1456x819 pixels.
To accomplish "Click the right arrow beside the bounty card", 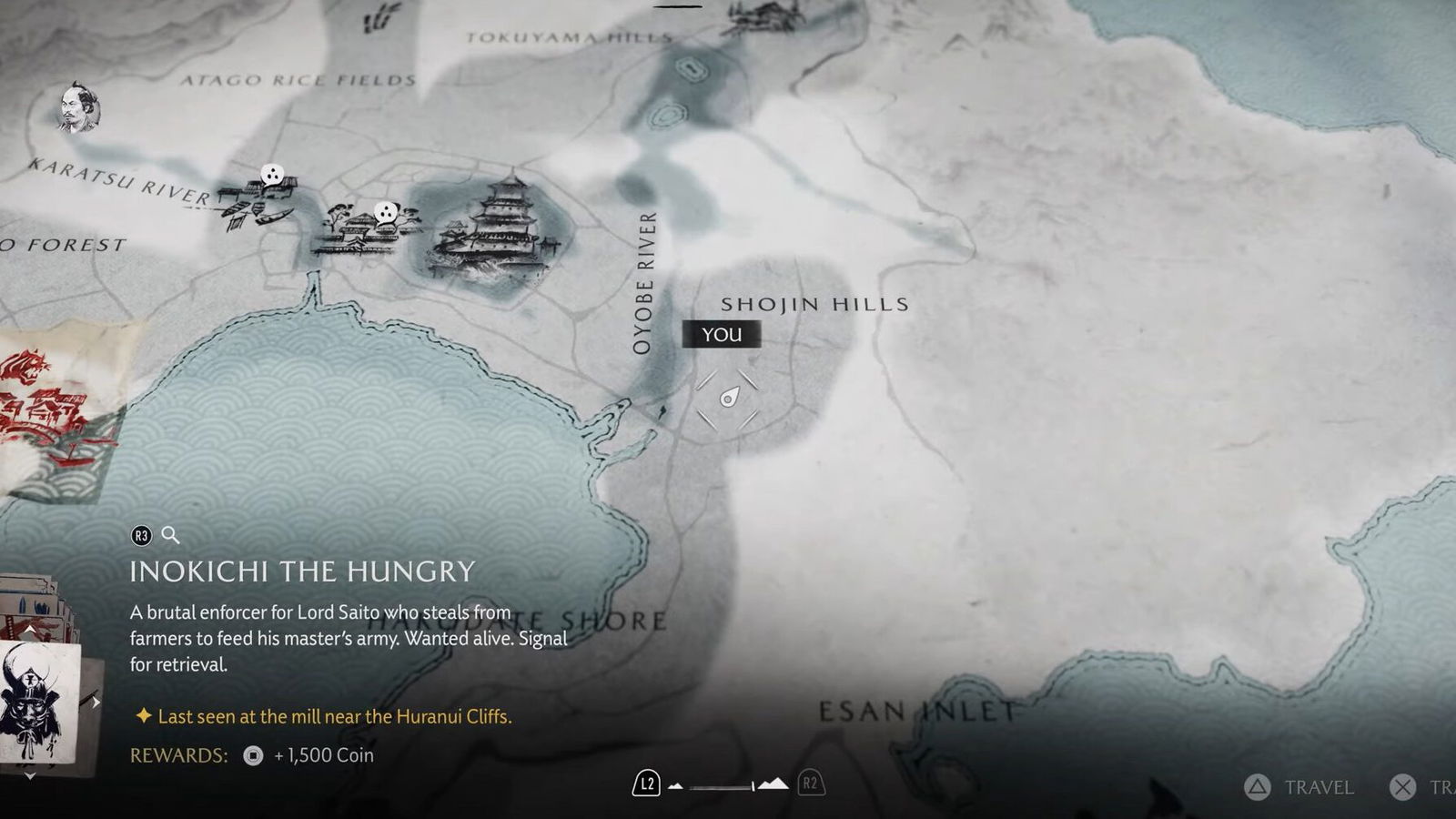I will [96, 702].
